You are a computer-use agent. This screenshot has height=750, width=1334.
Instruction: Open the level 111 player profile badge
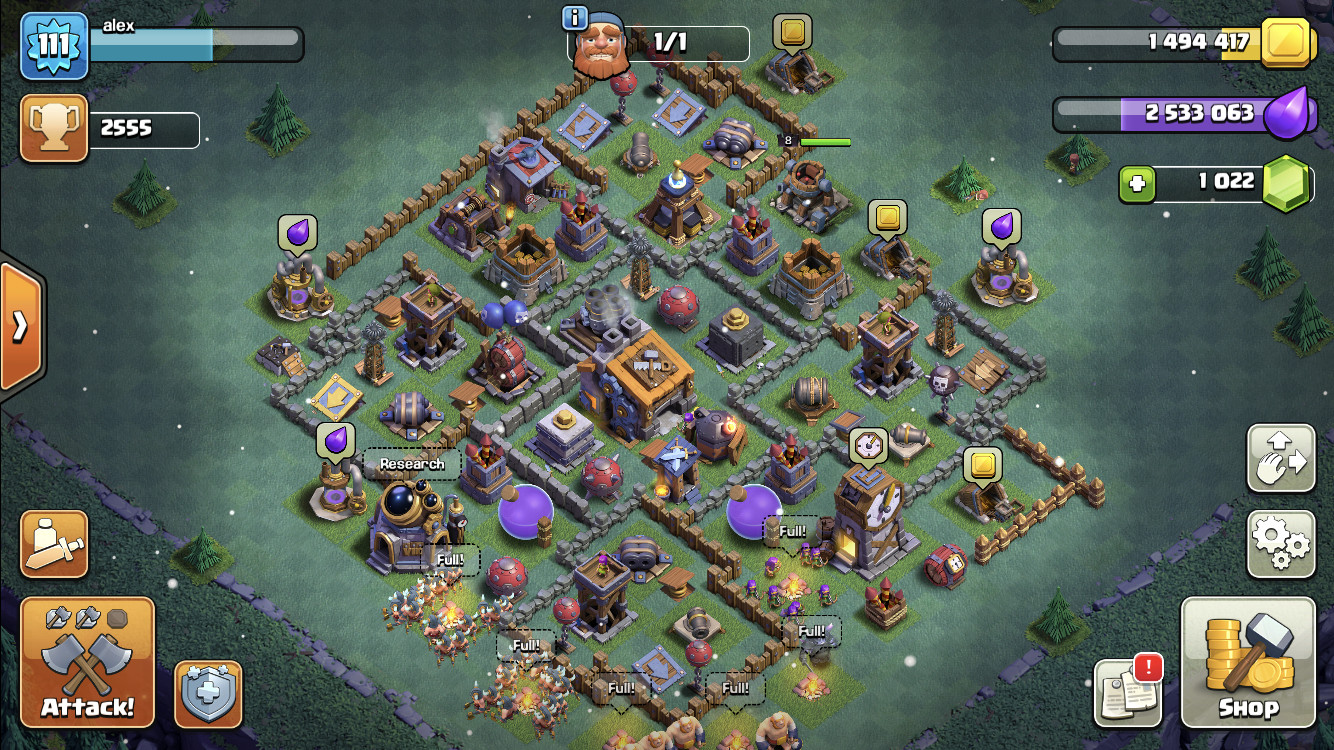click(x=54, y=46)
